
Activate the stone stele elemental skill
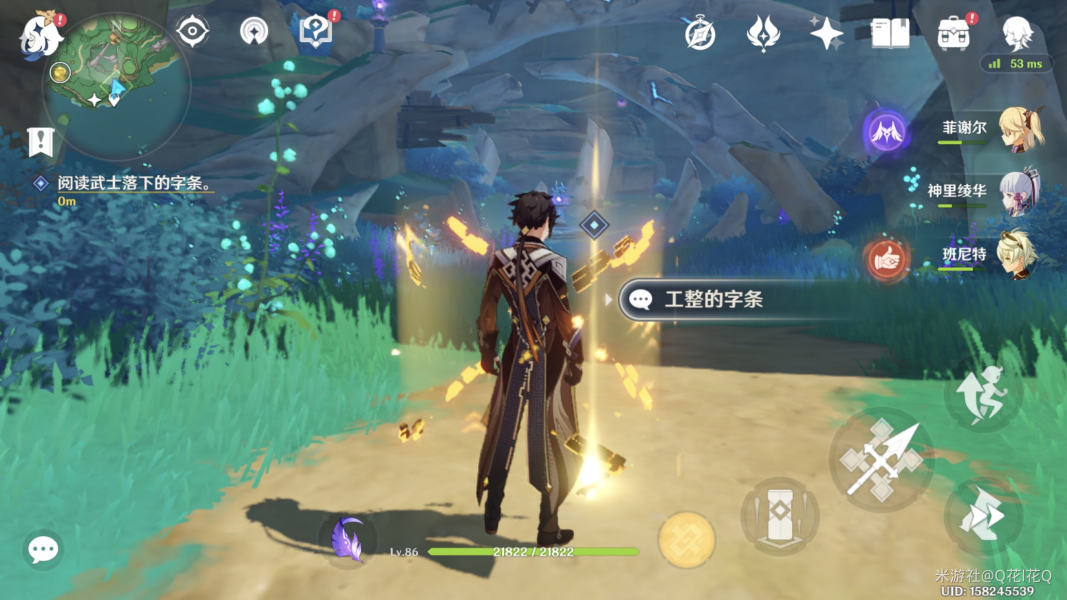780,516
